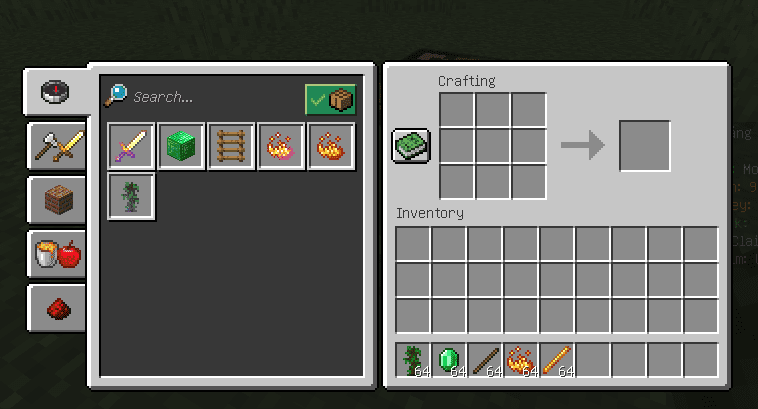The width and height of the screenshot is (758, 409).
Task: Toggle the craftable-only recipe filter
Action: (x=330, y=99)
